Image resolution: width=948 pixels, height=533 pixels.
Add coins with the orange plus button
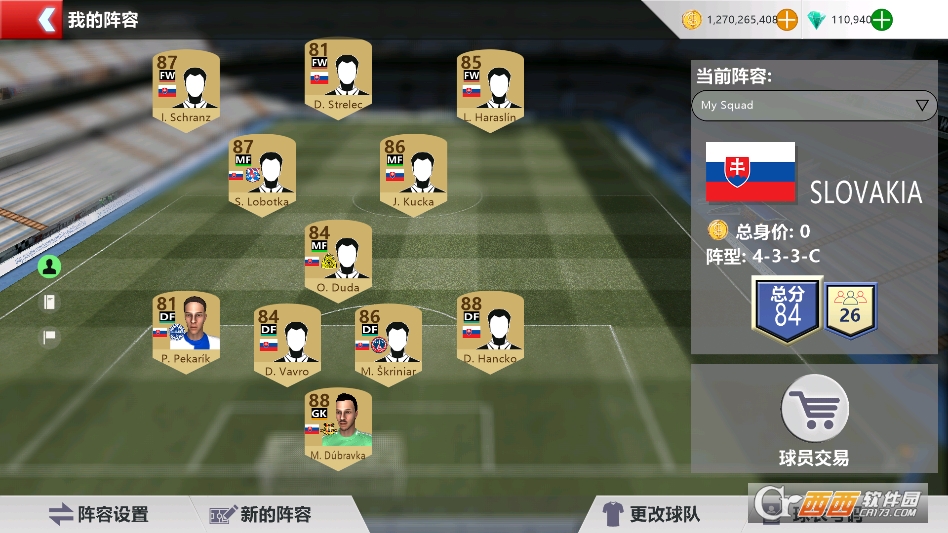pyautogui.click(x=788, y=19)
